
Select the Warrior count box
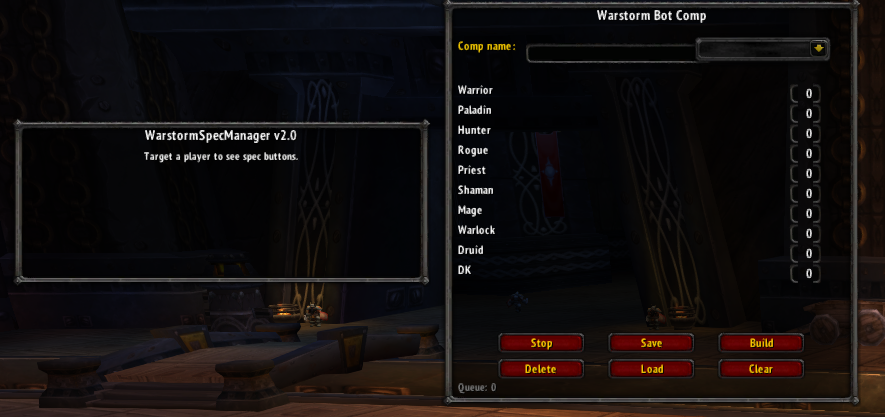point(807,94)
